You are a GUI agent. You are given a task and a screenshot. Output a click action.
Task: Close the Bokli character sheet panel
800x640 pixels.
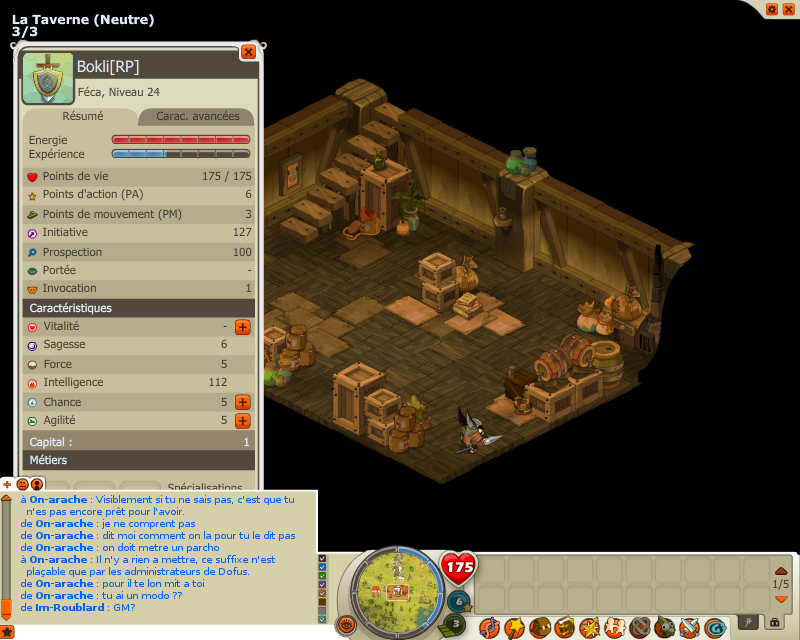248,52
